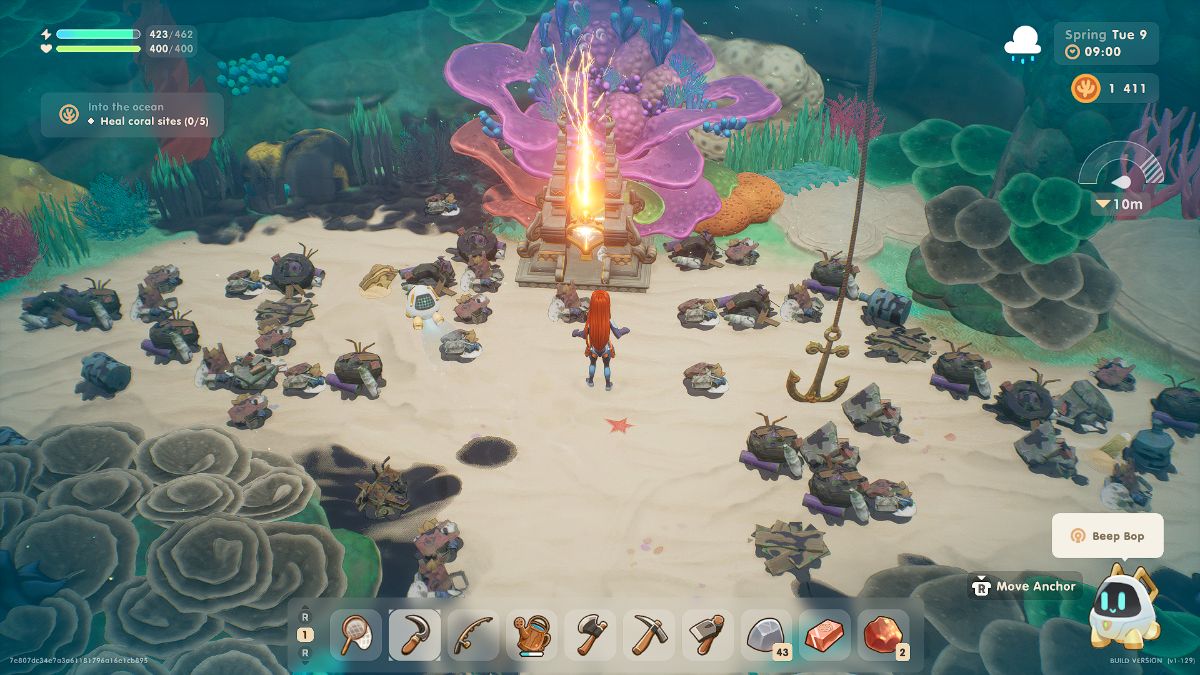The width and height of the screenshot is (1200, 675).
Task: Click the coral currency counter icon
Action: 1085,88
